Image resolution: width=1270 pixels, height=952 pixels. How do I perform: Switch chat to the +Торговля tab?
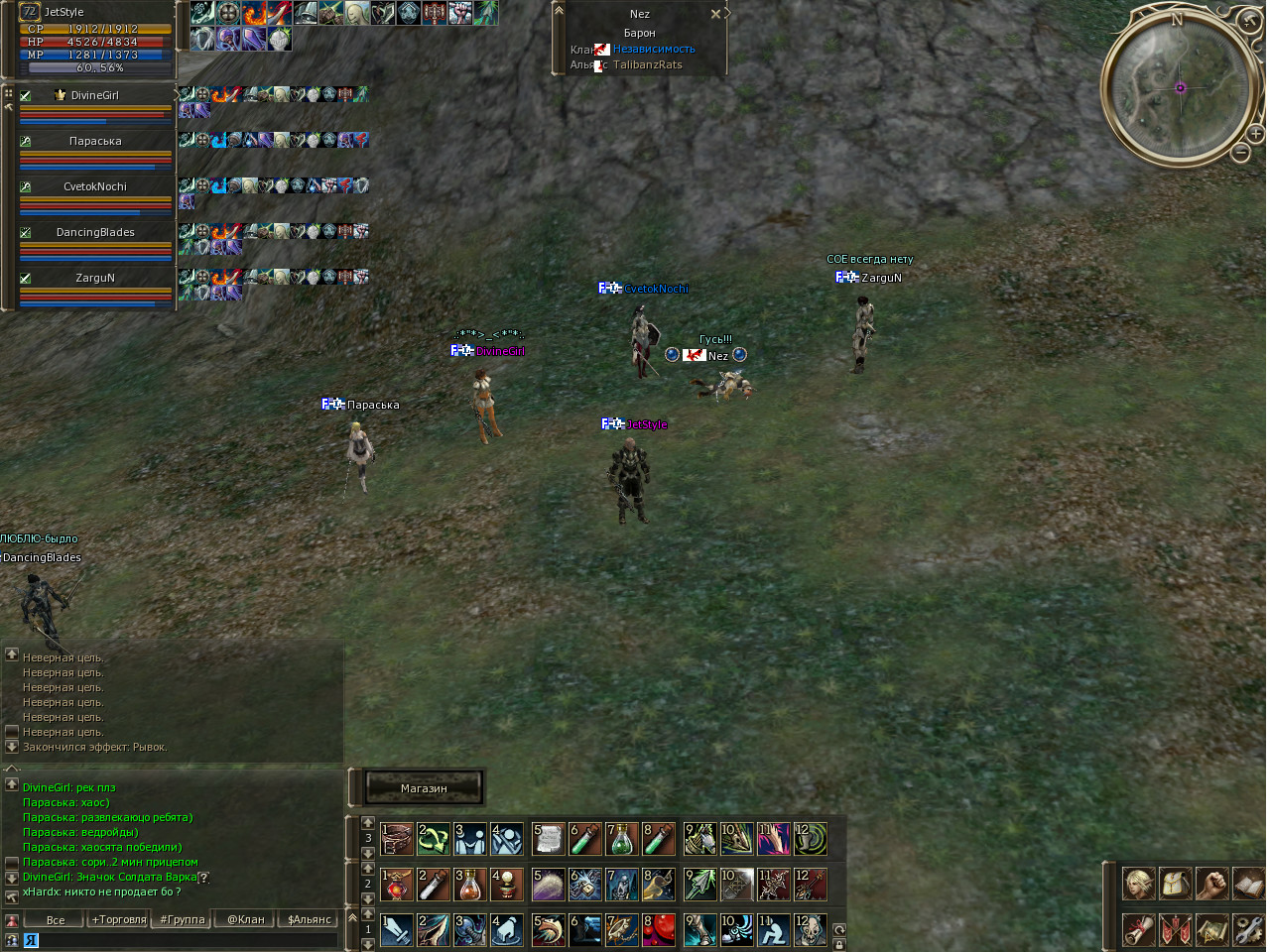point(119,919)
